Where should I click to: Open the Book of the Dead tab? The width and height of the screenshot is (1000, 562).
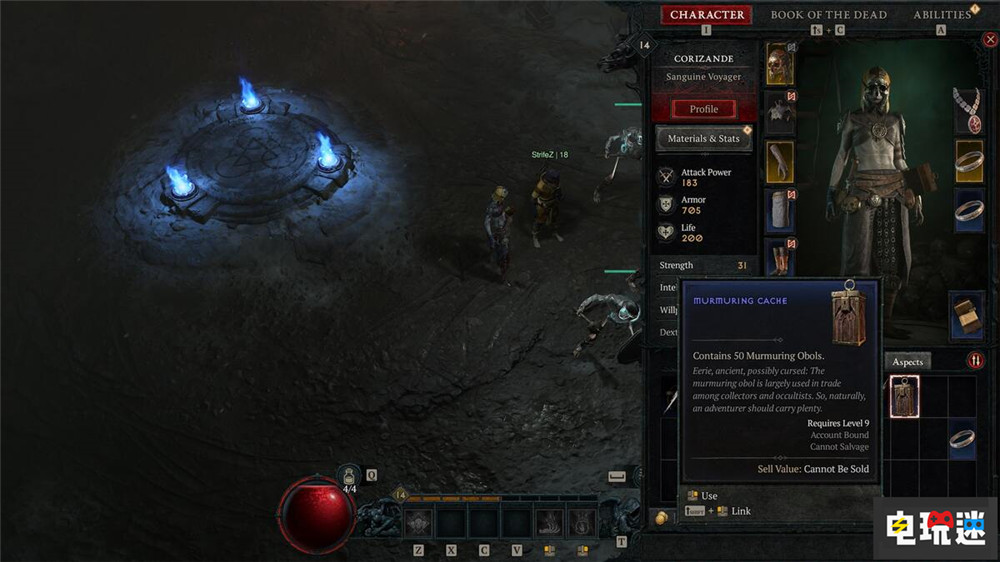pyautogui.click(x=829, y=15)
